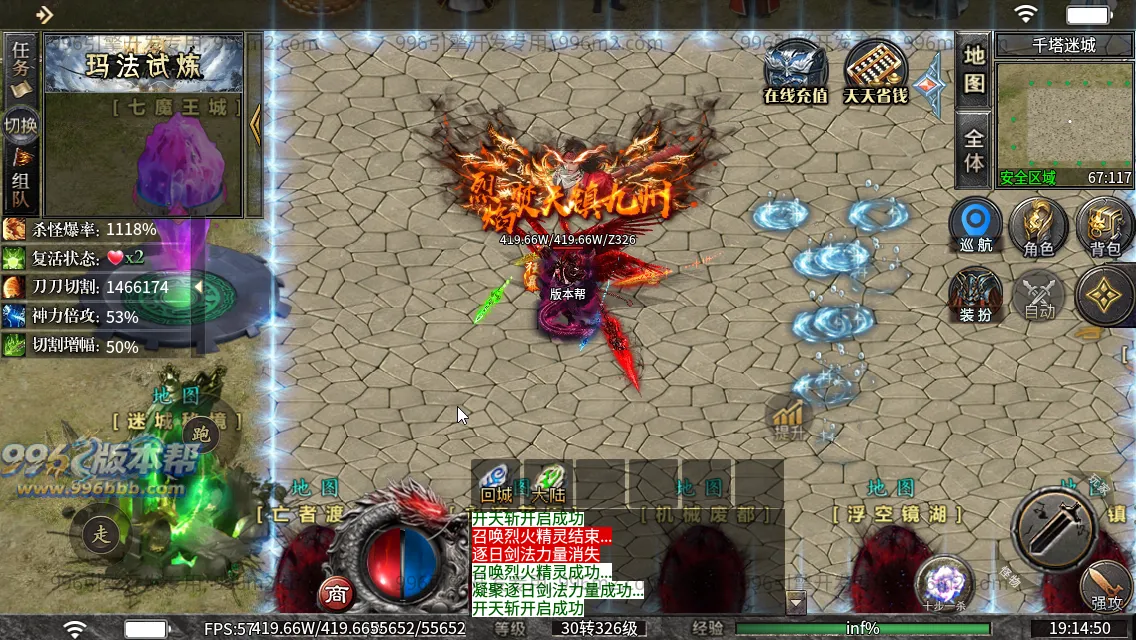Select the 全体 button
The height and width of the screenshot is (640, 1136).
pyautogui.click(x=974, y=148)
